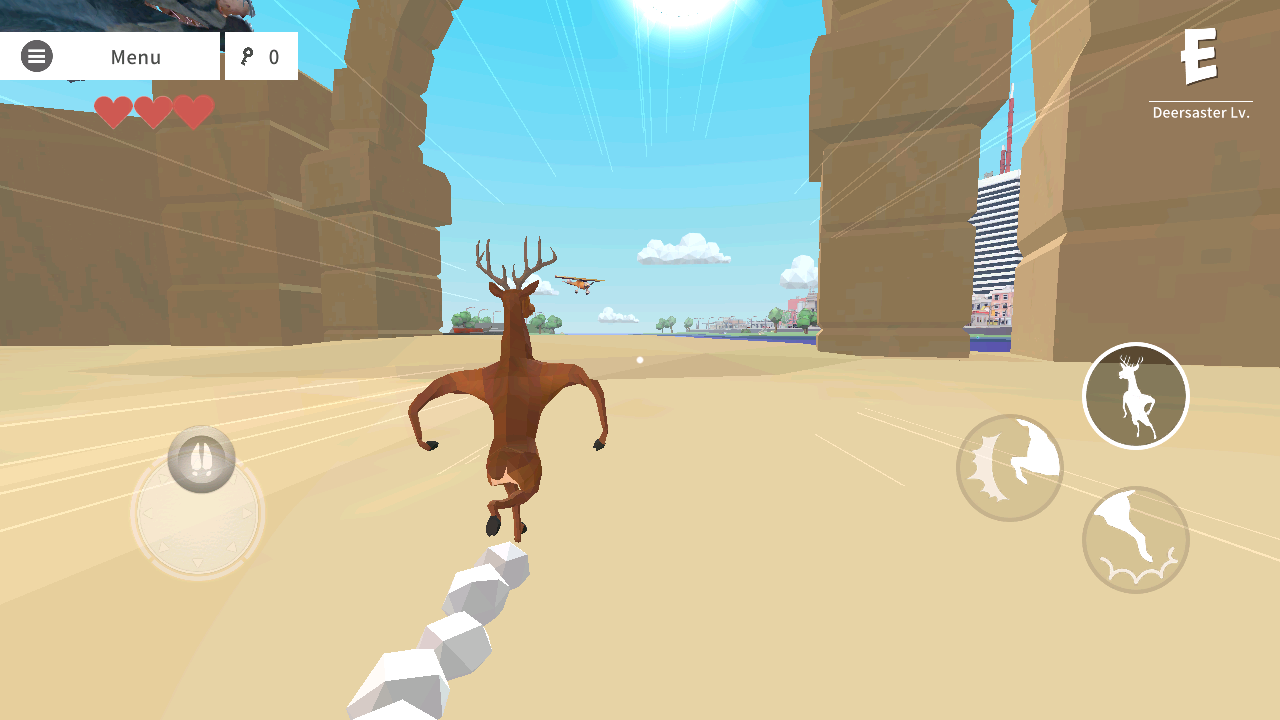1280x720 pixels.
Task: Tap the hamburger menu icon
Action: pos(37,56)
